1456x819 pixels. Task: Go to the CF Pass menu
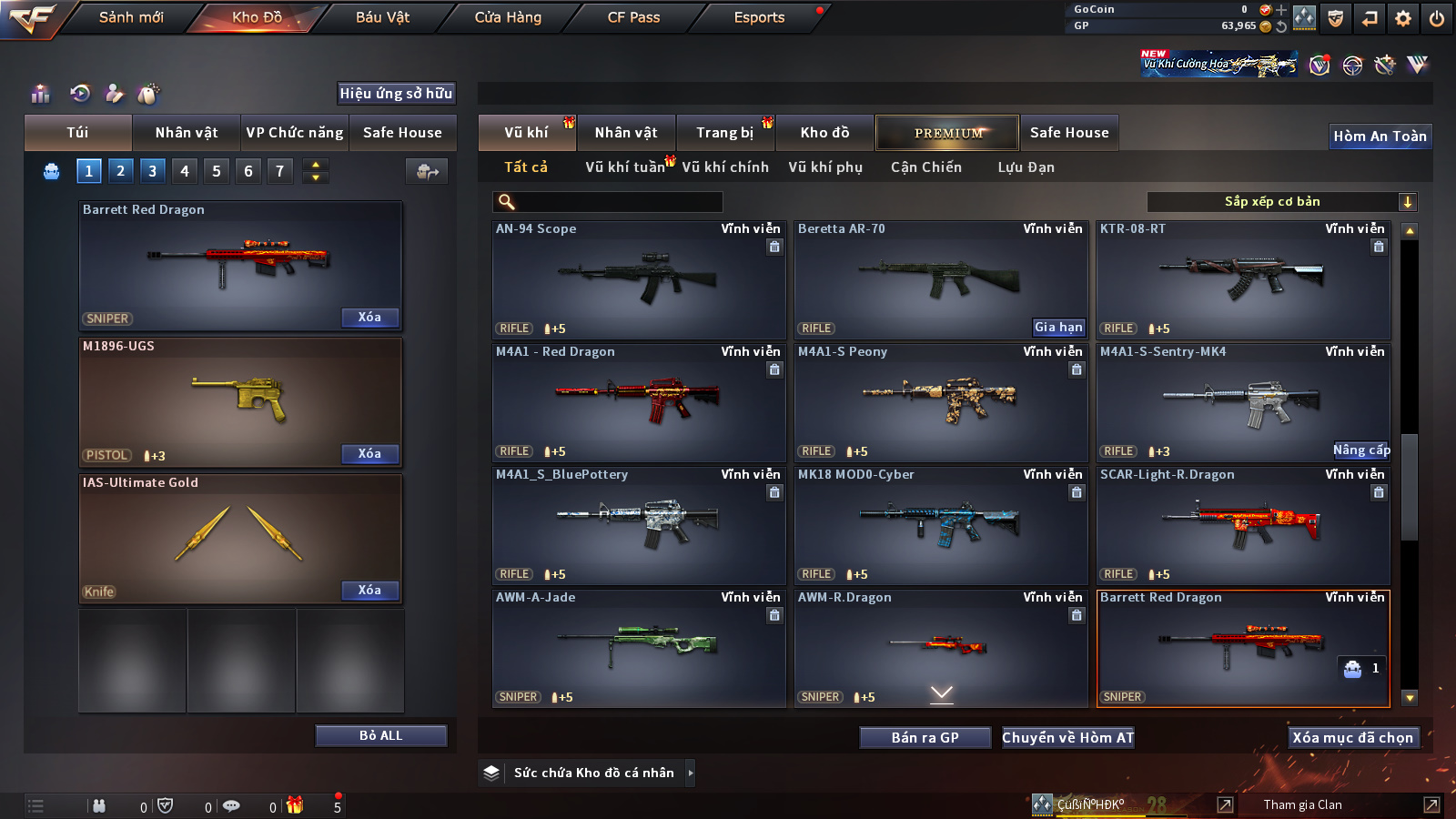coord(633,17)
